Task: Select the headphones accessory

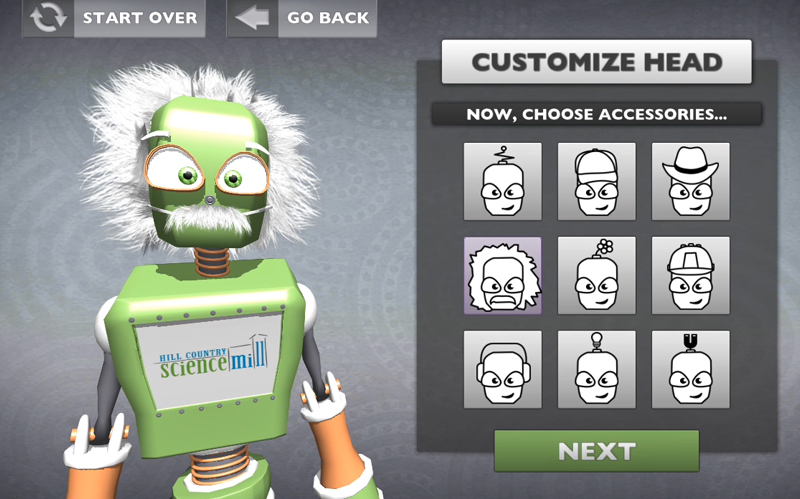Action: (x=503, y=369)
